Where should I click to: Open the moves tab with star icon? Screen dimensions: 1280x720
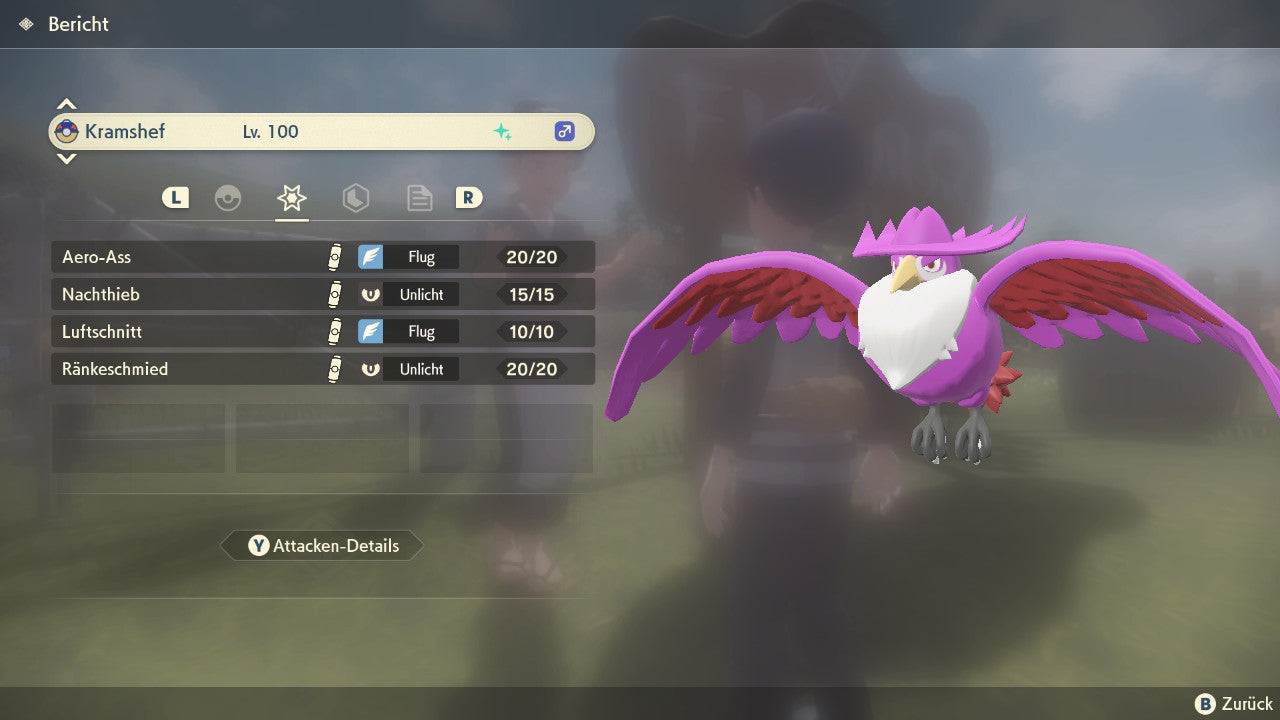point(291,198)
